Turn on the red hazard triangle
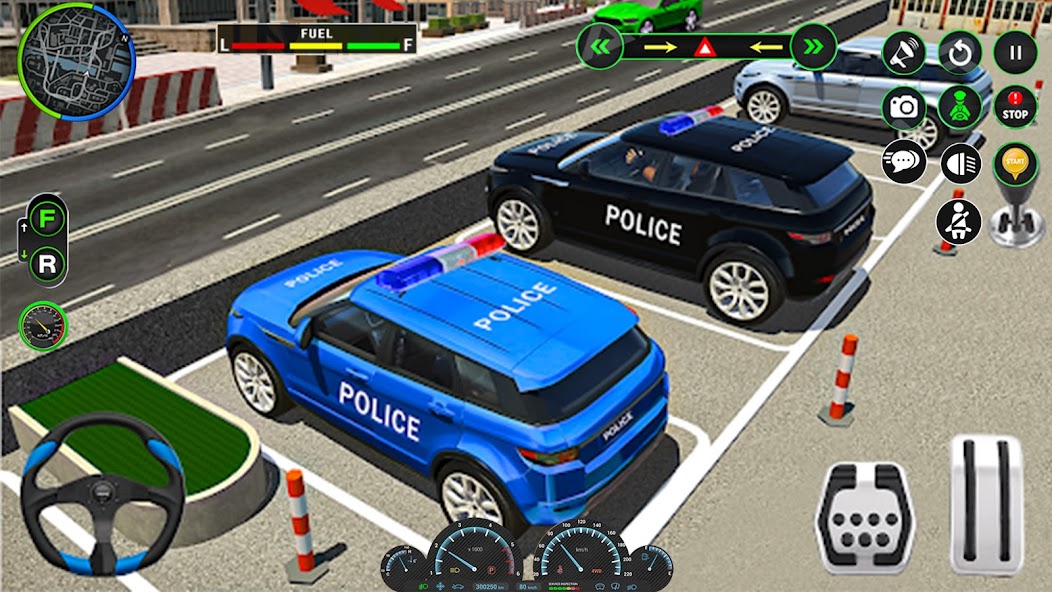The height and width of the screenshot is (592, 1052). point(706,47)
